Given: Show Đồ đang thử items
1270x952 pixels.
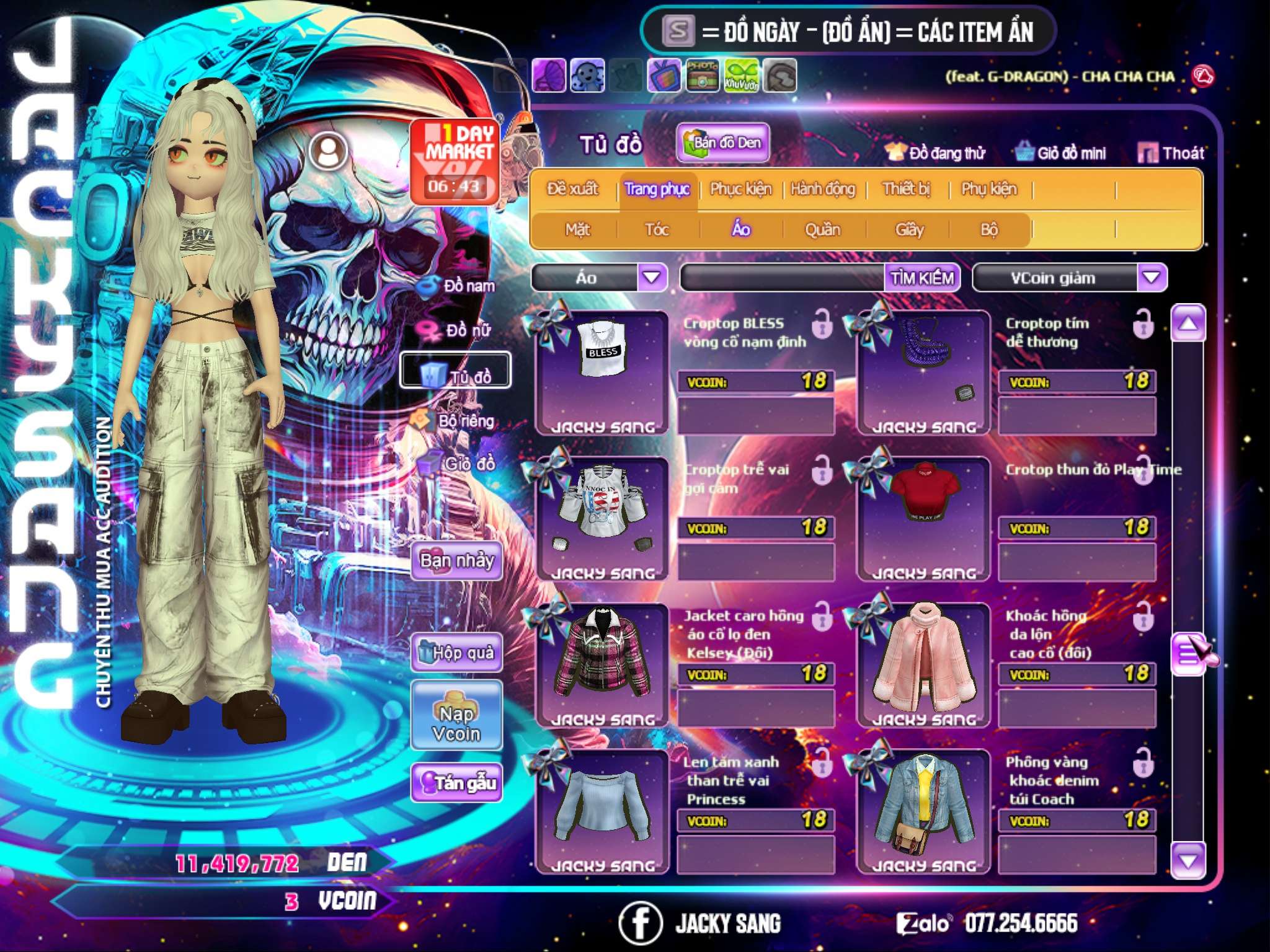Looking at the screenshot, I should (936, 153).
